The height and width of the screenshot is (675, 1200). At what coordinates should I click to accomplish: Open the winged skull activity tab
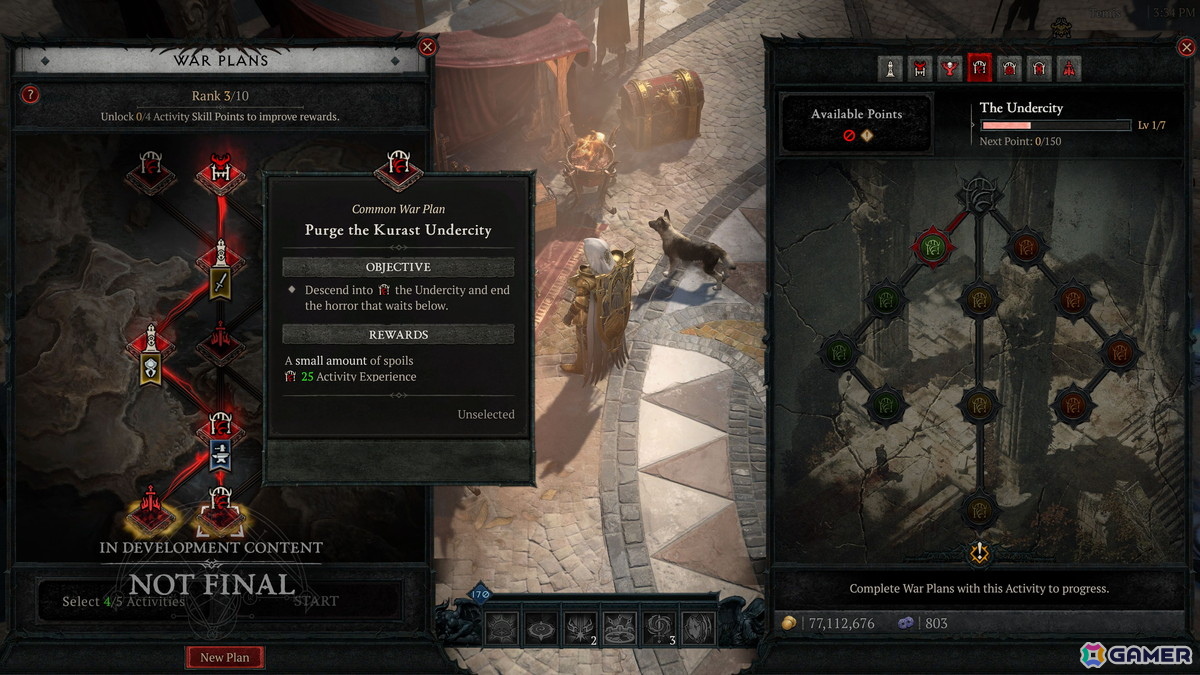click(950, 68)
